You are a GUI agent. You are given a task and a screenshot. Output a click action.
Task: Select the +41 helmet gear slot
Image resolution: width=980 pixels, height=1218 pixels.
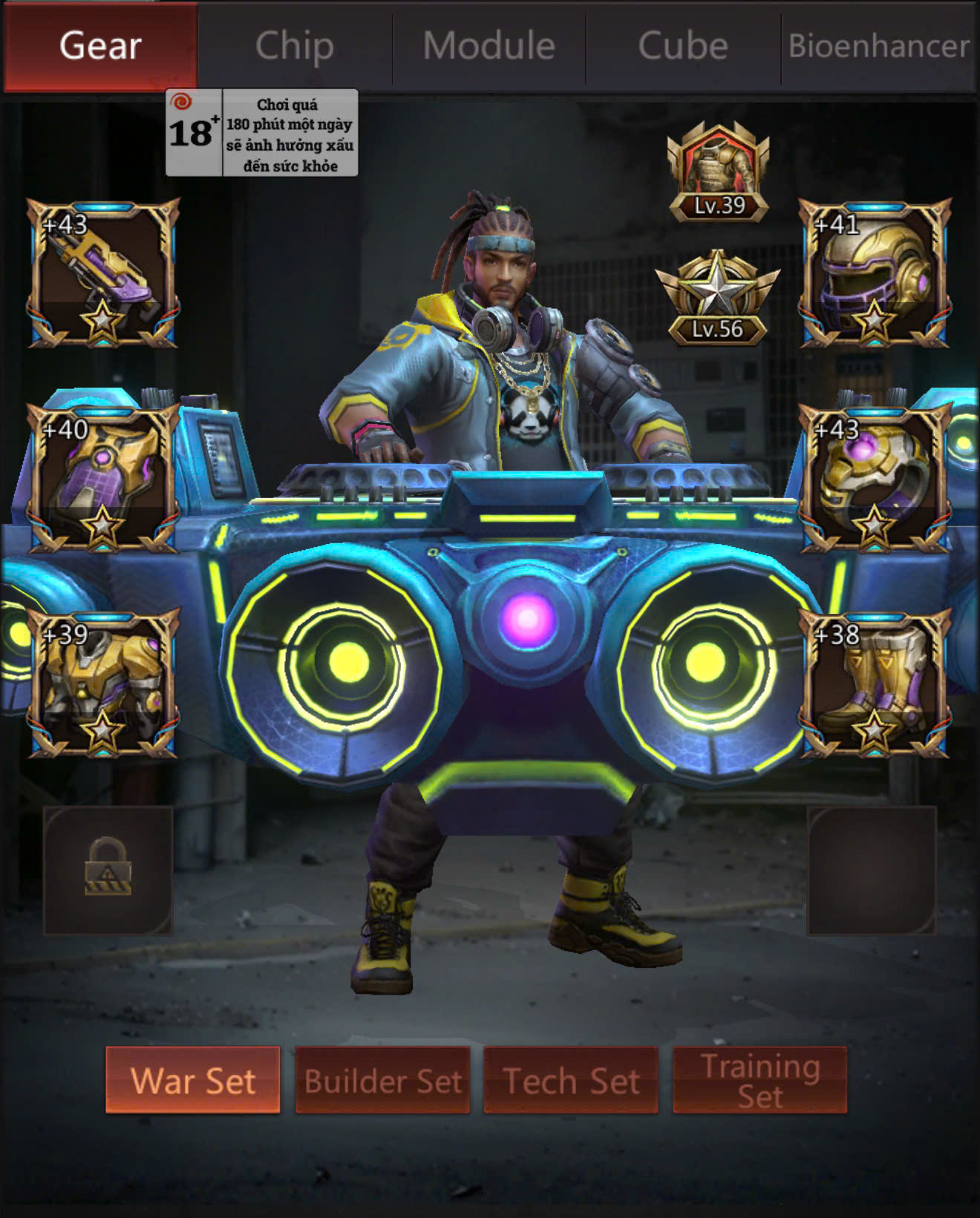click(x=875, y=273)
